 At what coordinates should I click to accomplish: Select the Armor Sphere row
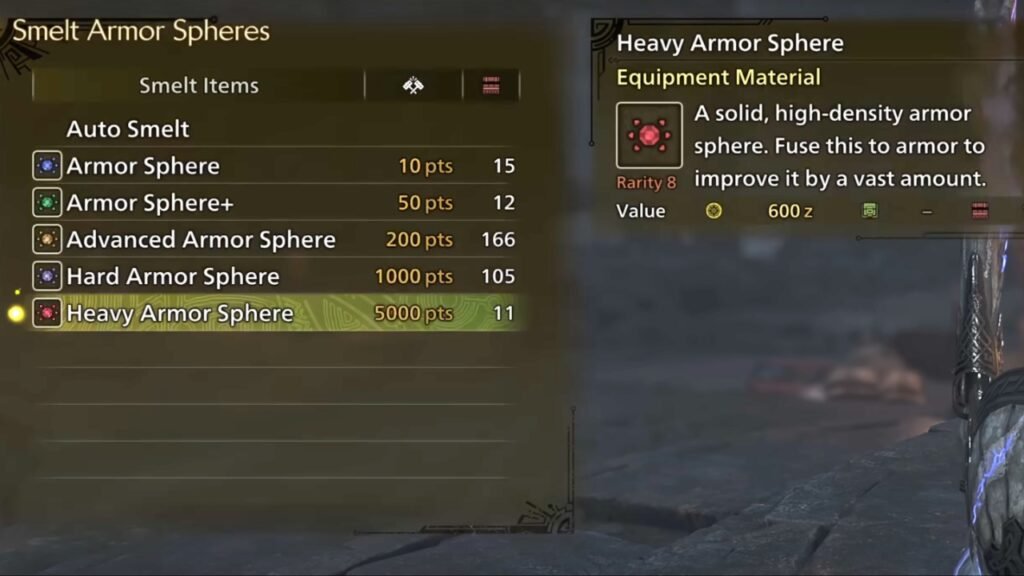[143, 166]
